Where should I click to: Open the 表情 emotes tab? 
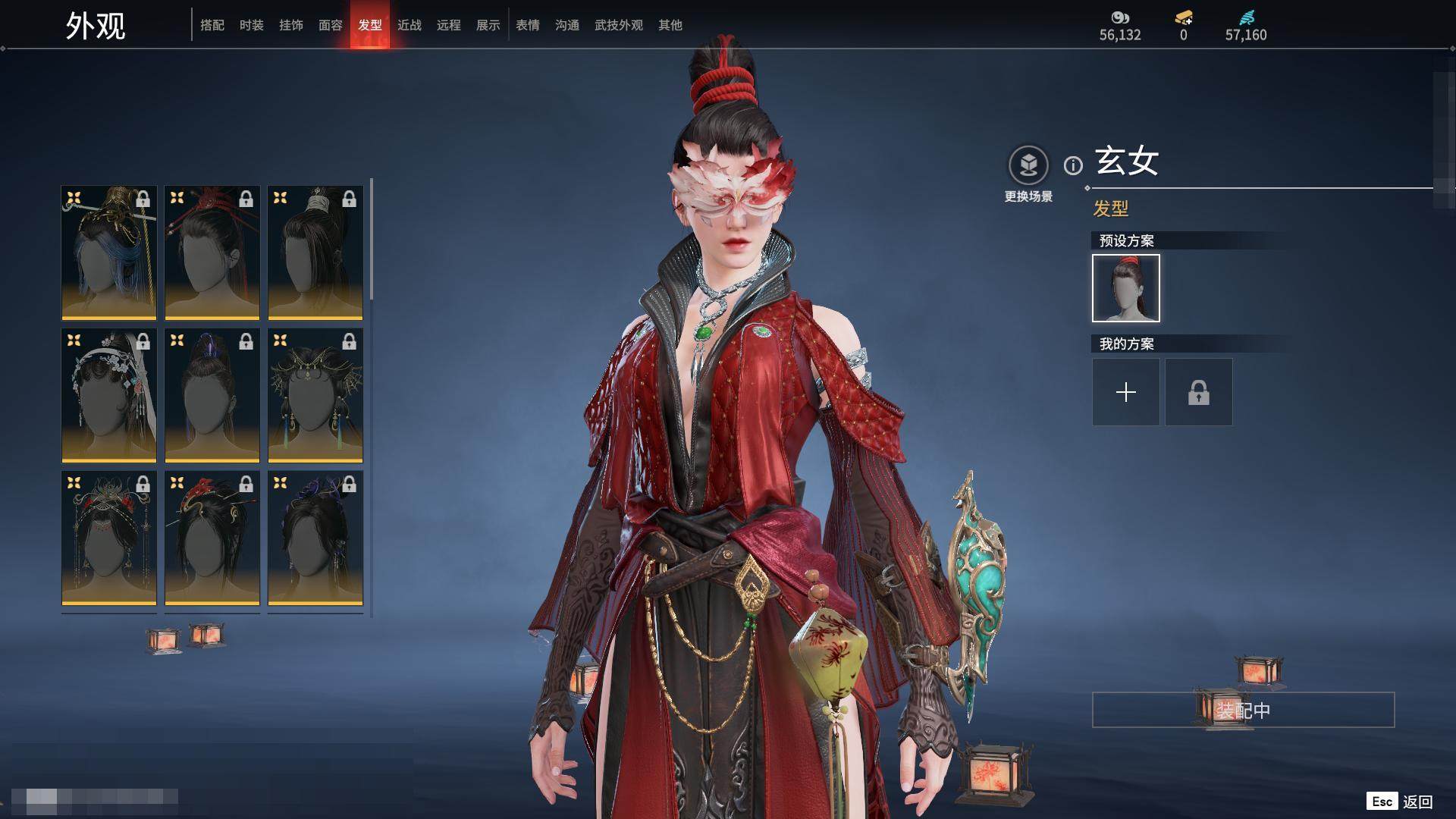(528, 25)
